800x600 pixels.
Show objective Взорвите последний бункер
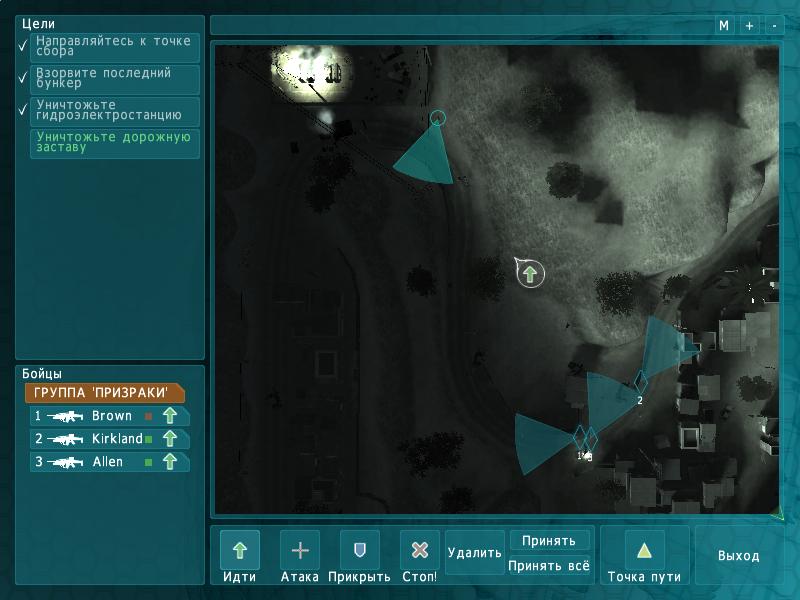(115, 80)
